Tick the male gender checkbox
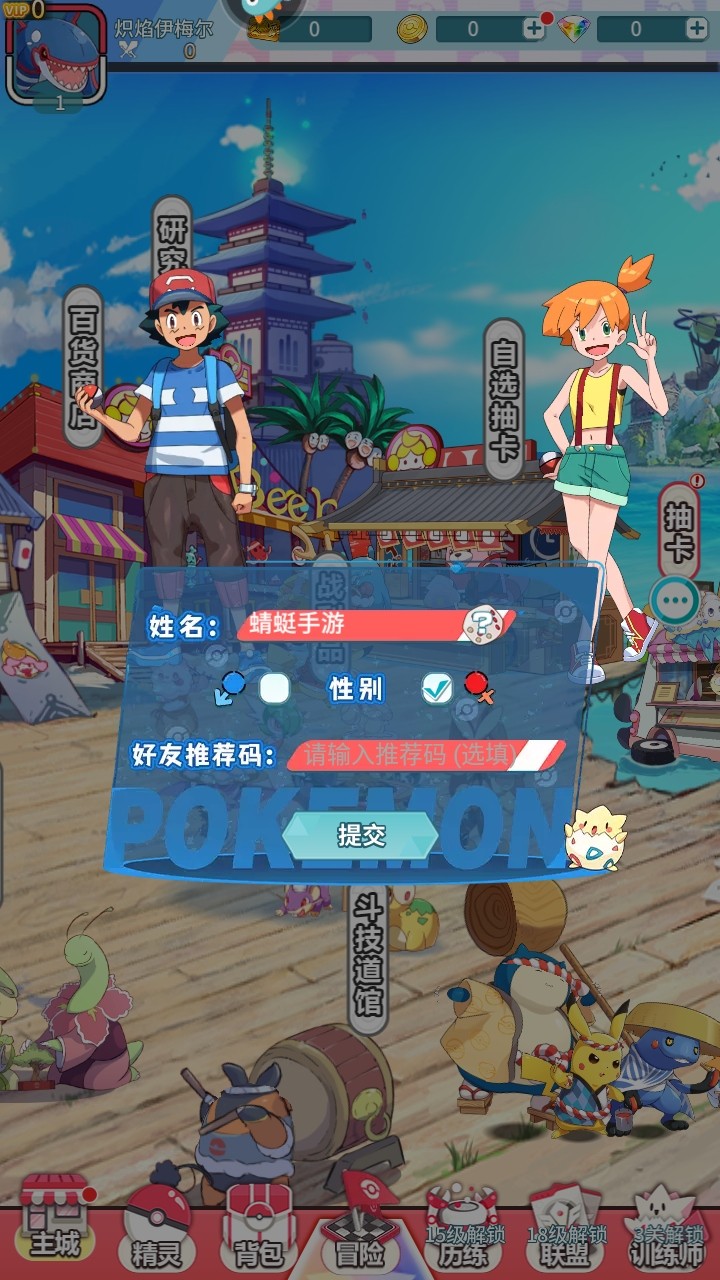The width and height of the screenshot is (720, 1280). 274,688
